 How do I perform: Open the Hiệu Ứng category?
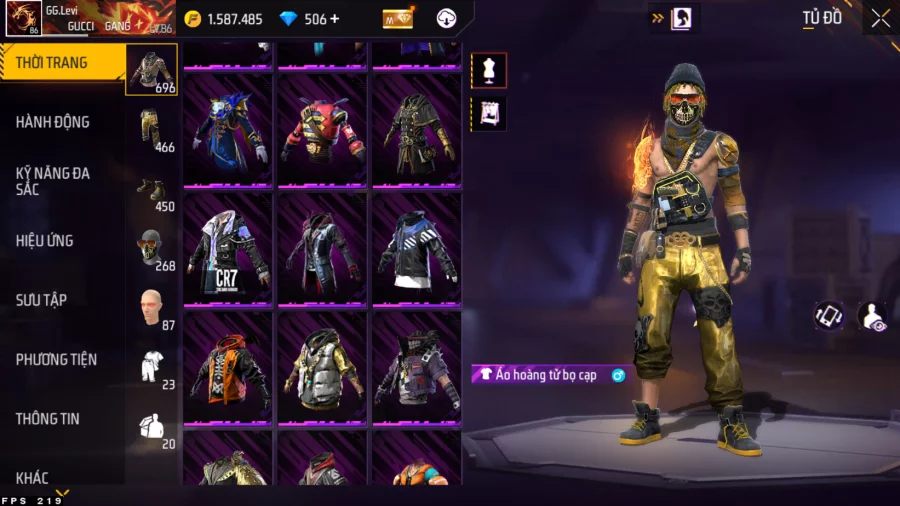pyautogui.click(x=45, y=241)
